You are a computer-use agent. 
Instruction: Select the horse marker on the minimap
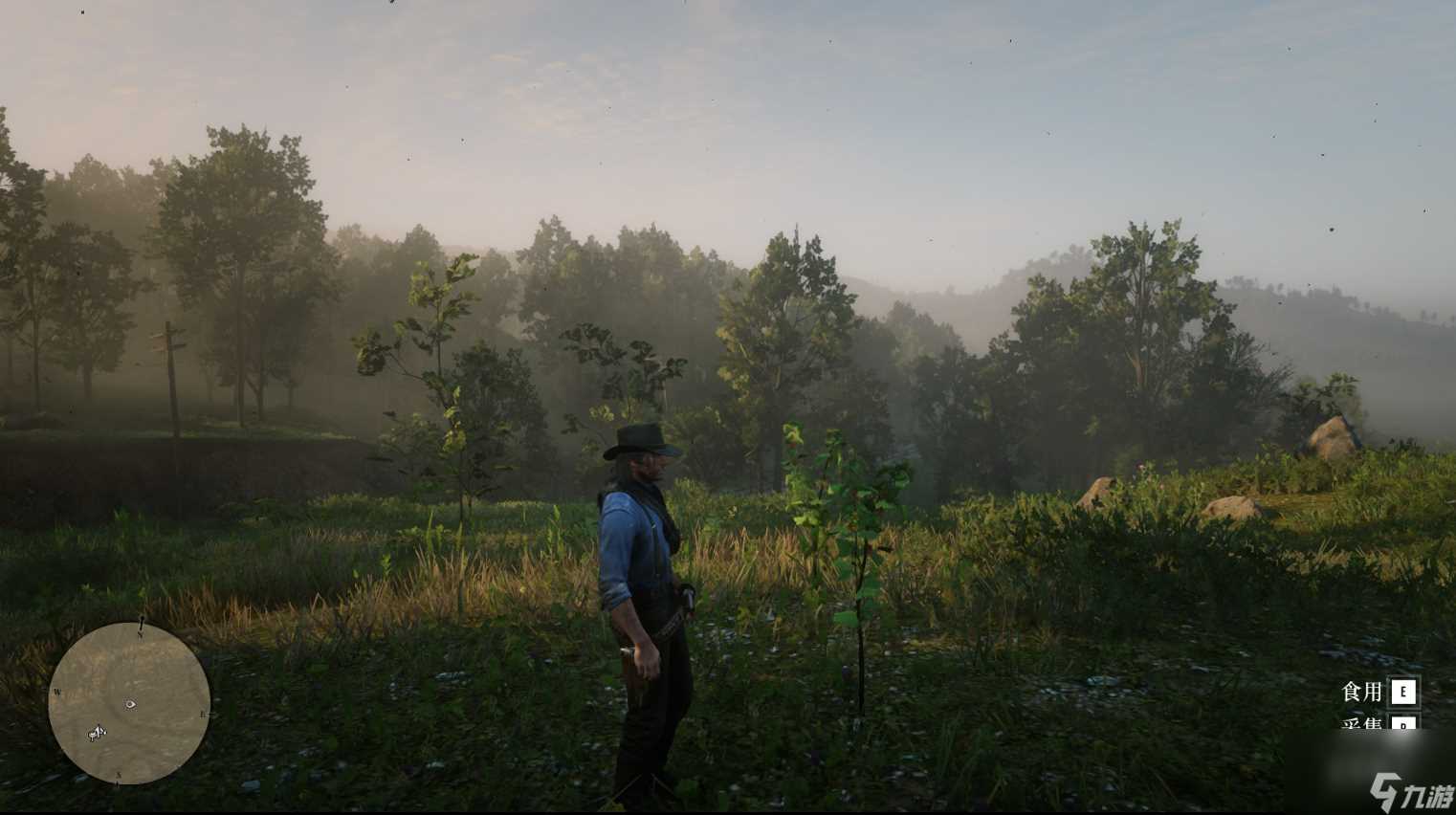pos(97,734)
